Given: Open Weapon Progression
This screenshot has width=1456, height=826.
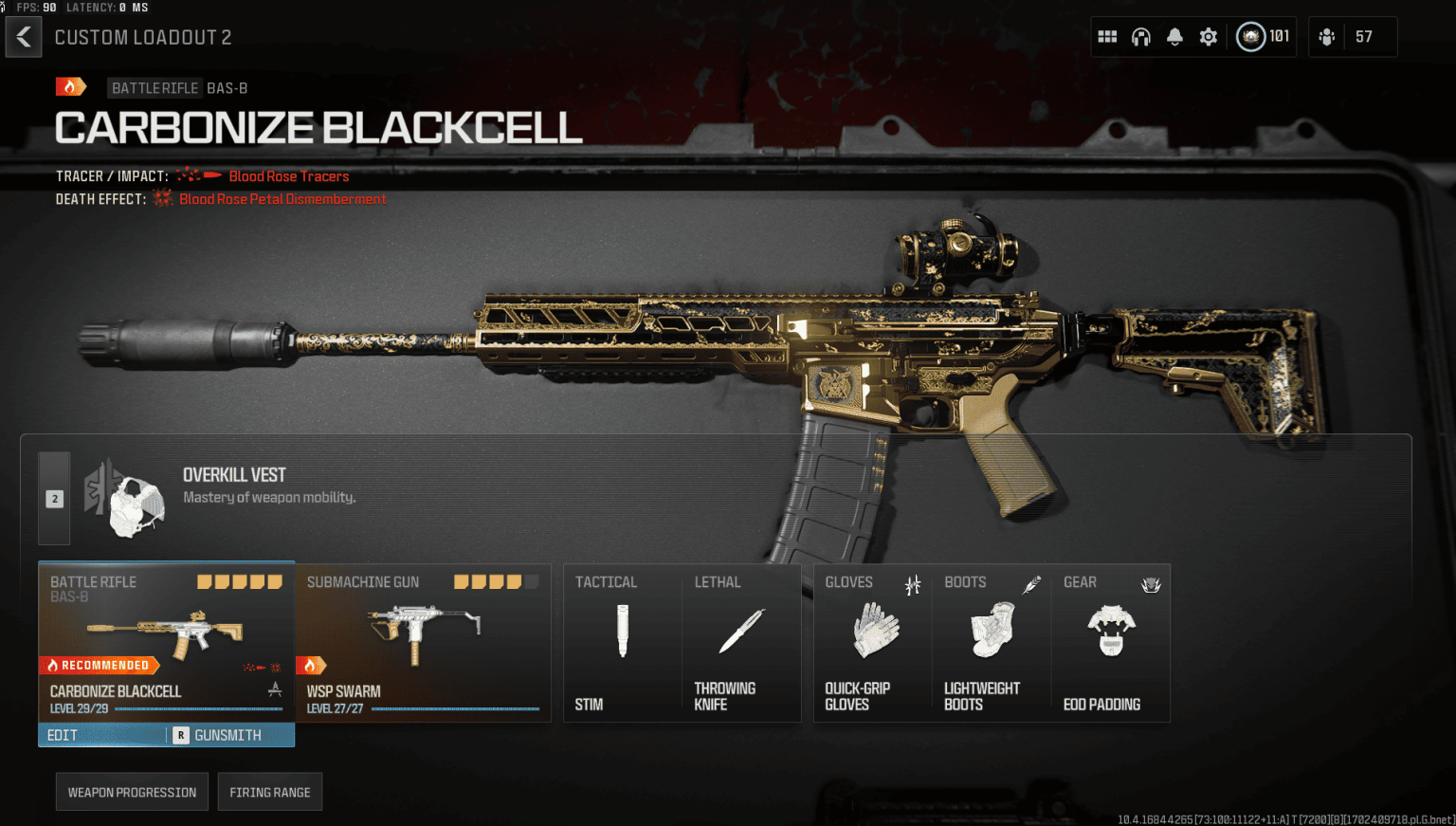Looking at the screenshot, I should [x=132, y=791].
